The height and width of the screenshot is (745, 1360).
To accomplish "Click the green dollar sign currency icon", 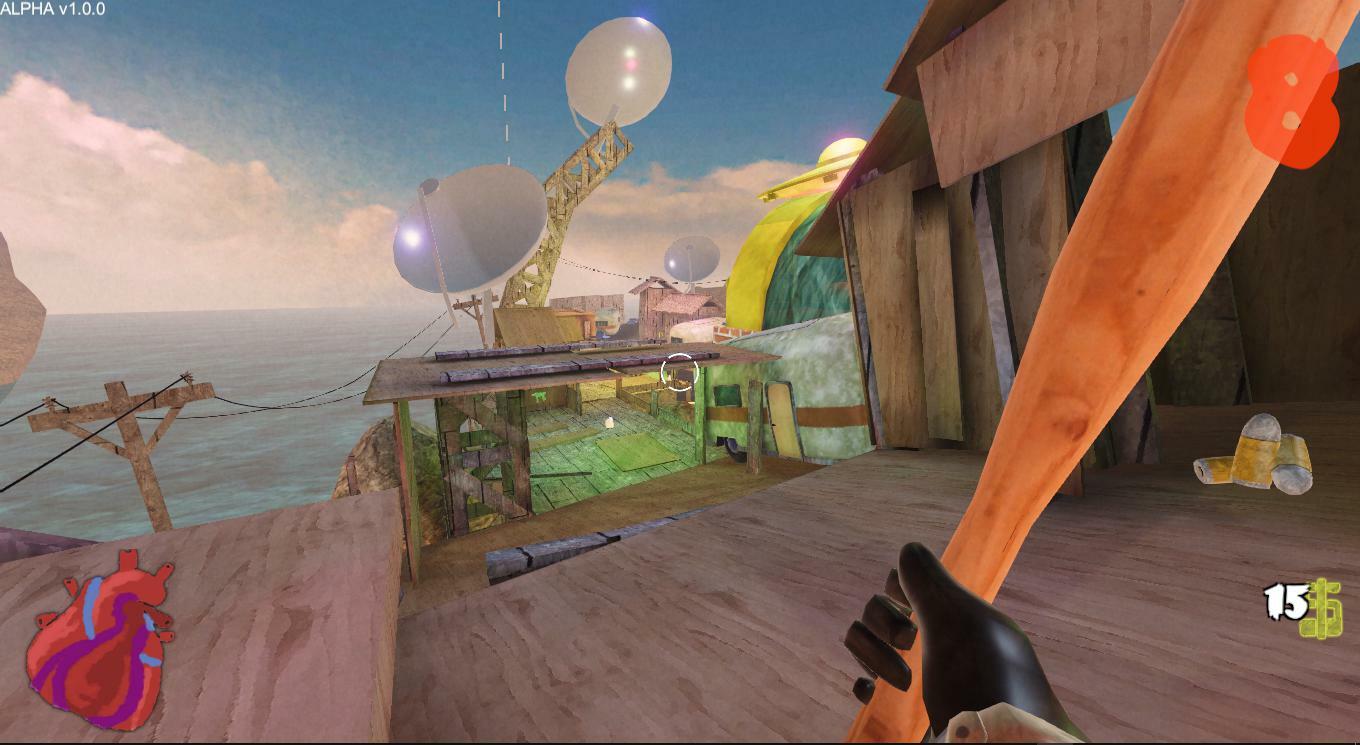I will [x=1322, y=610].
